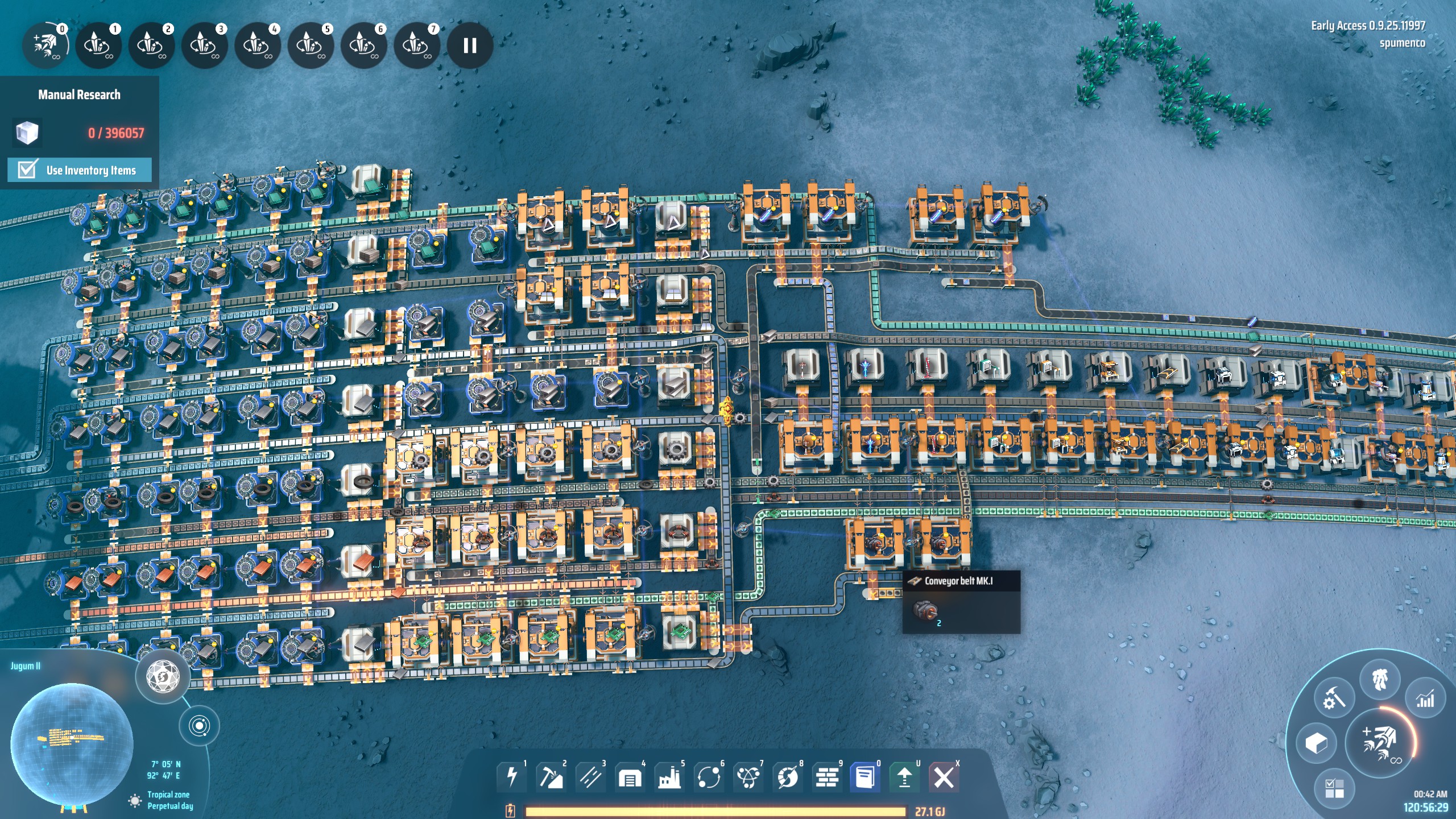Image resolution: width=1456 pixels, height=819 pixels.
Task: Open the mecha panel icon
Action: pyautogui.click(x=1380, y=680)
